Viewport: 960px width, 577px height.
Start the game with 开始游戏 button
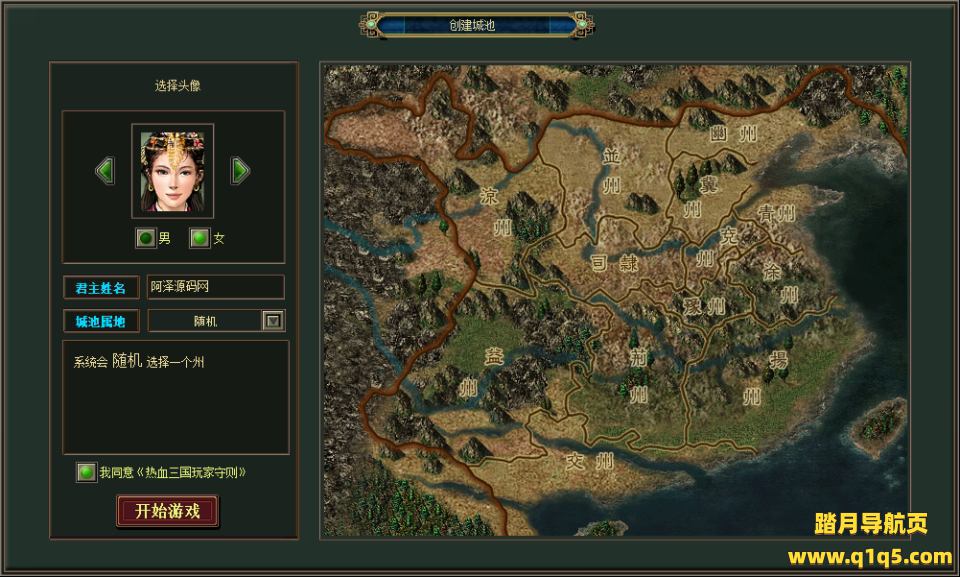pos(167,511)
